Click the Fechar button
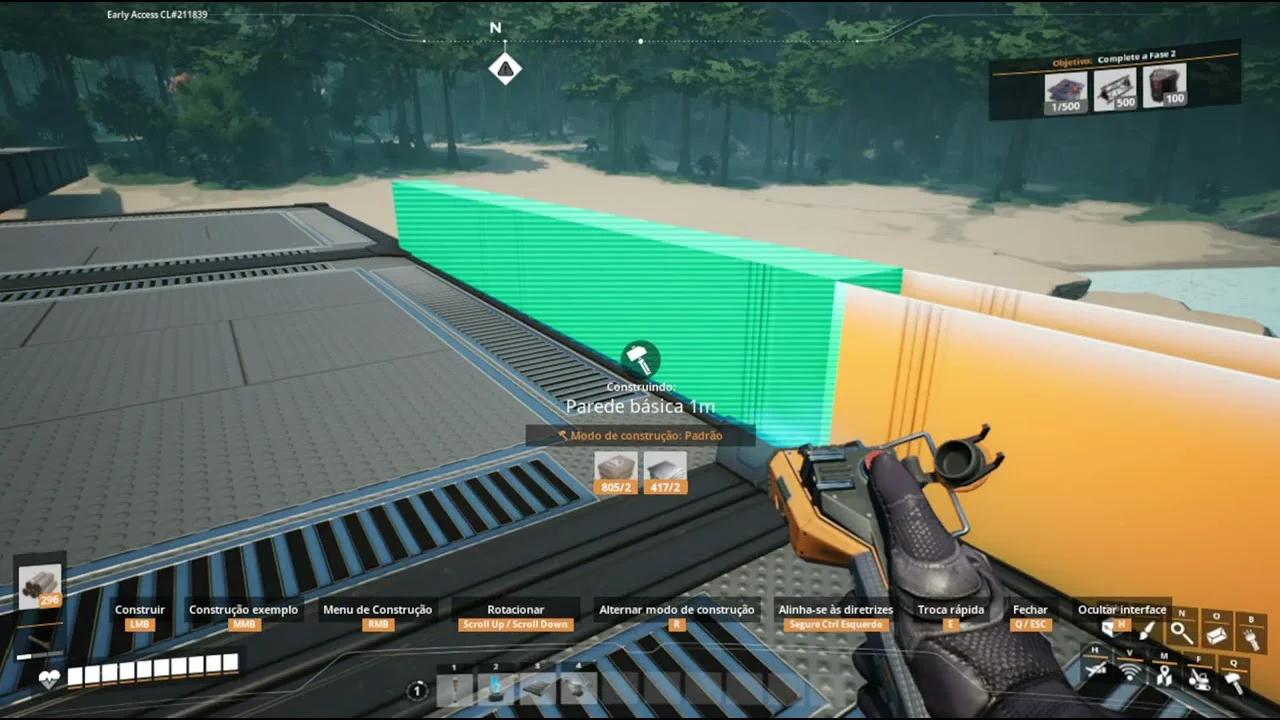The width and height of the screenshot is (1280, 720). click(x=1029, y=609)
